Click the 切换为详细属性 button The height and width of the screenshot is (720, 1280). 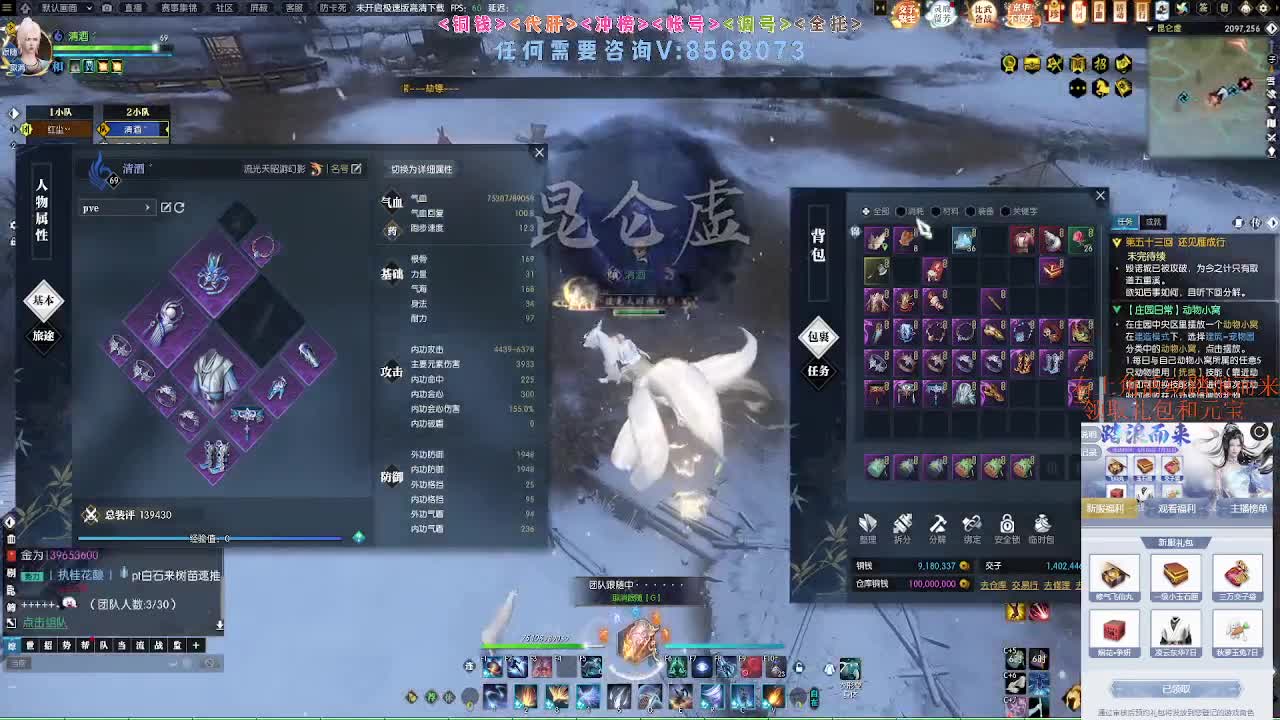click(x=423, y=171)
